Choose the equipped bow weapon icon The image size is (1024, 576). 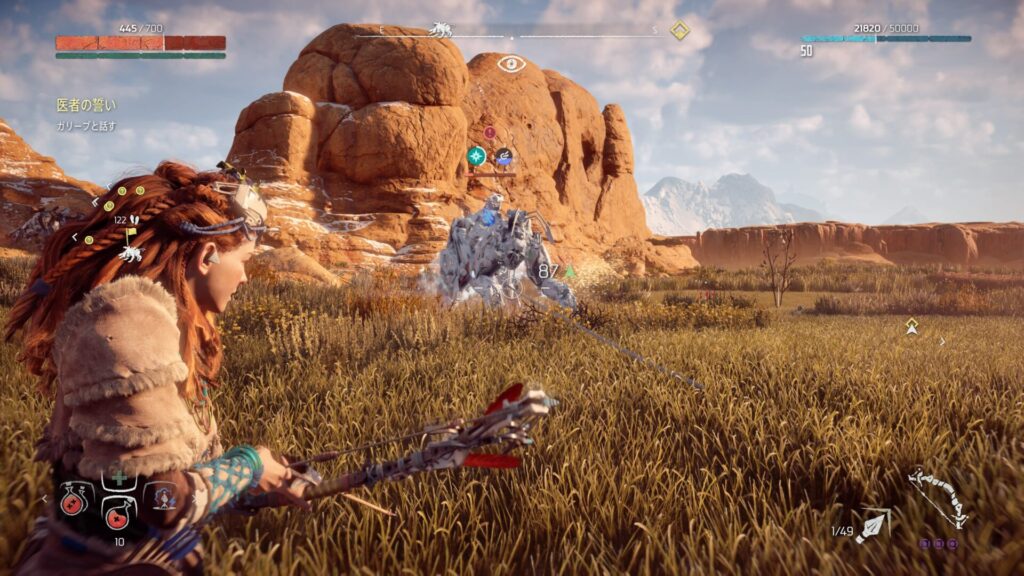[x=937, y=497]
